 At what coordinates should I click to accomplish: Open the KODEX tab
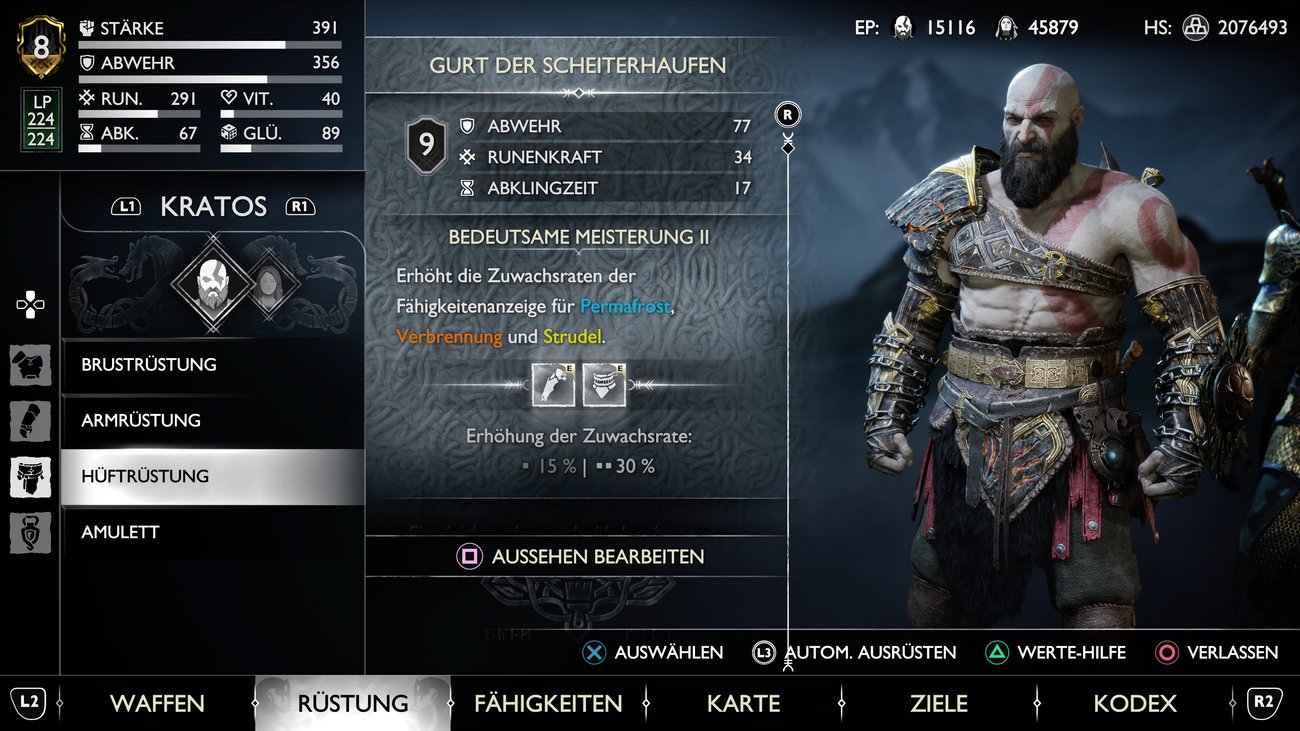[x=1134, y=703]
